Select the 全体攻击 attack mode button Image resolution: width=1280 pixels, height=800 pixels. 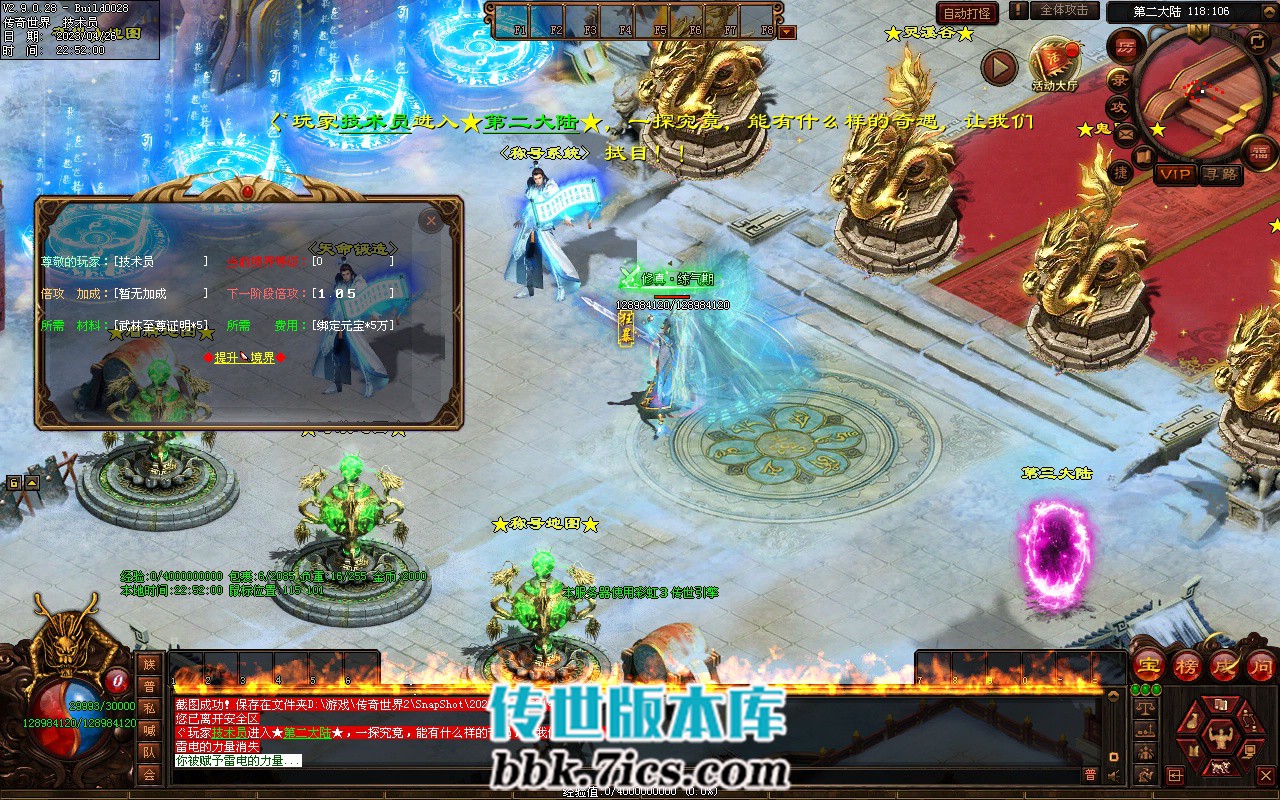click(x=1063, y=10)
